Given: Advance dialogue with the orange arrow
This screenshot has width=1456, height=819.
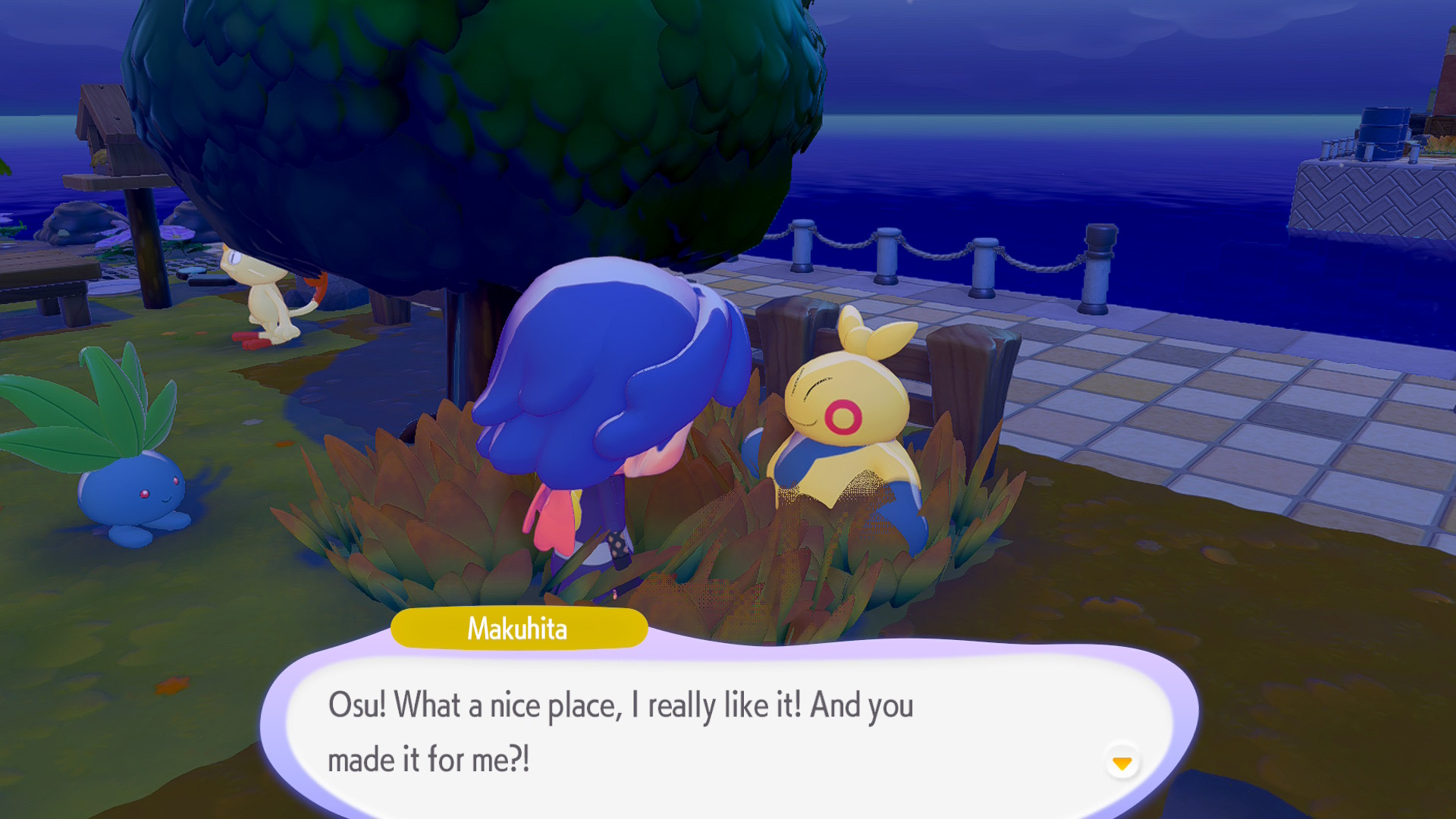Looking at the screenshot, I should [x=1122, y=762].
